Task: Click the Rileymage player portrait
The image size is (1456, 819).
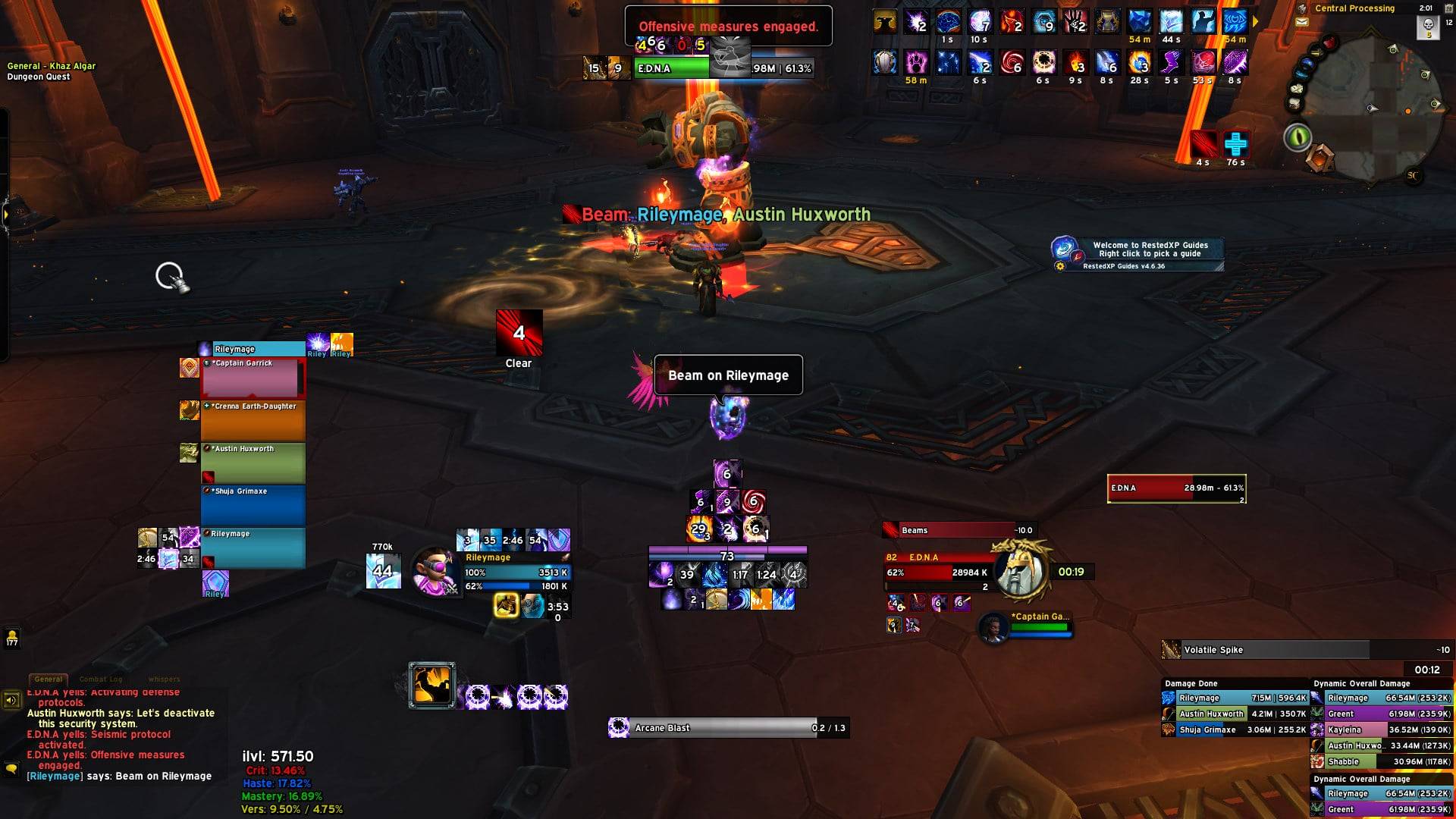Action: pyautogui.click(x=434, y=570)
